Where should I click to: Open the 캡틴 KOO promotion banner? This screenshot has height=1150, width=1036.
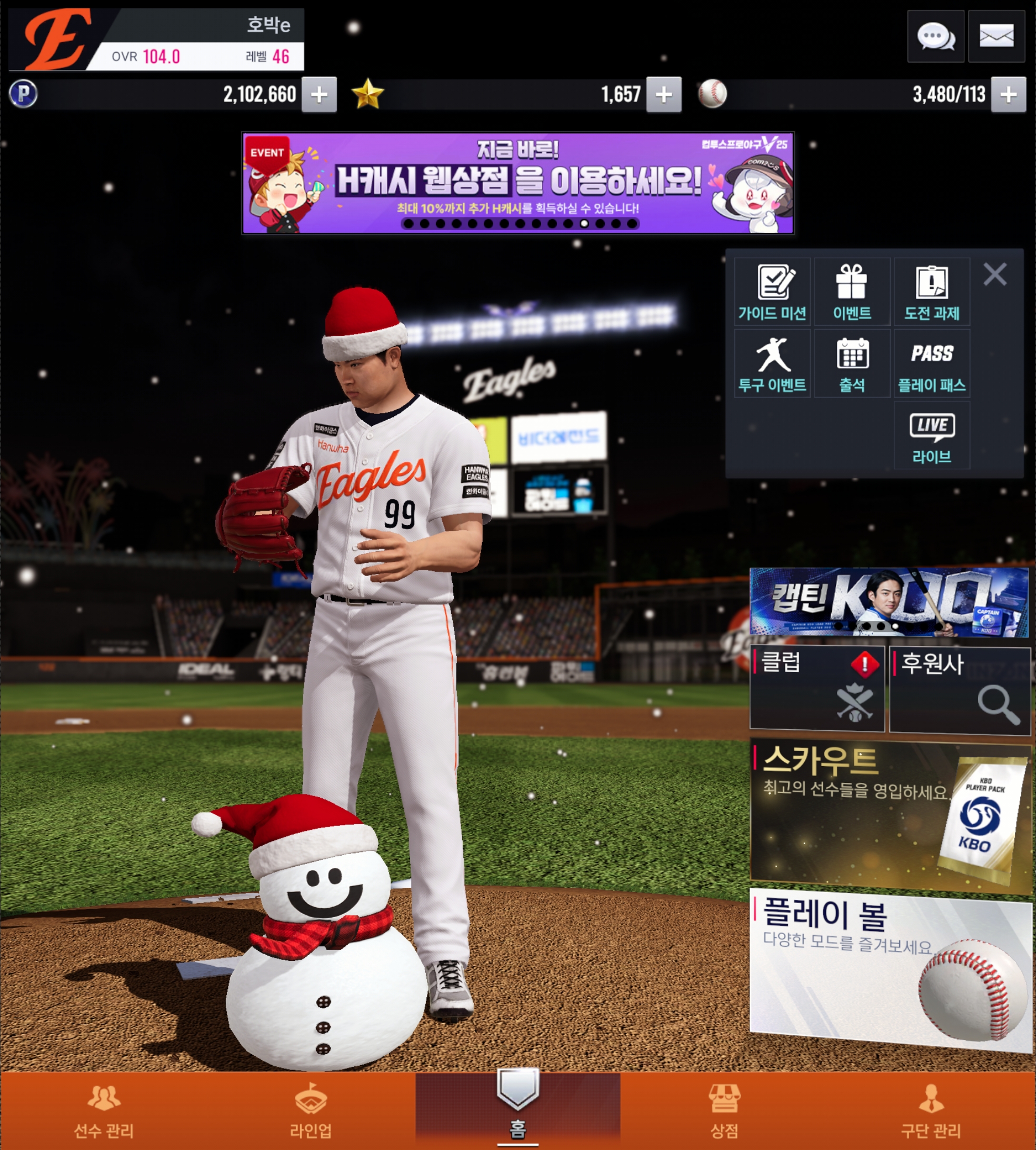889,601
